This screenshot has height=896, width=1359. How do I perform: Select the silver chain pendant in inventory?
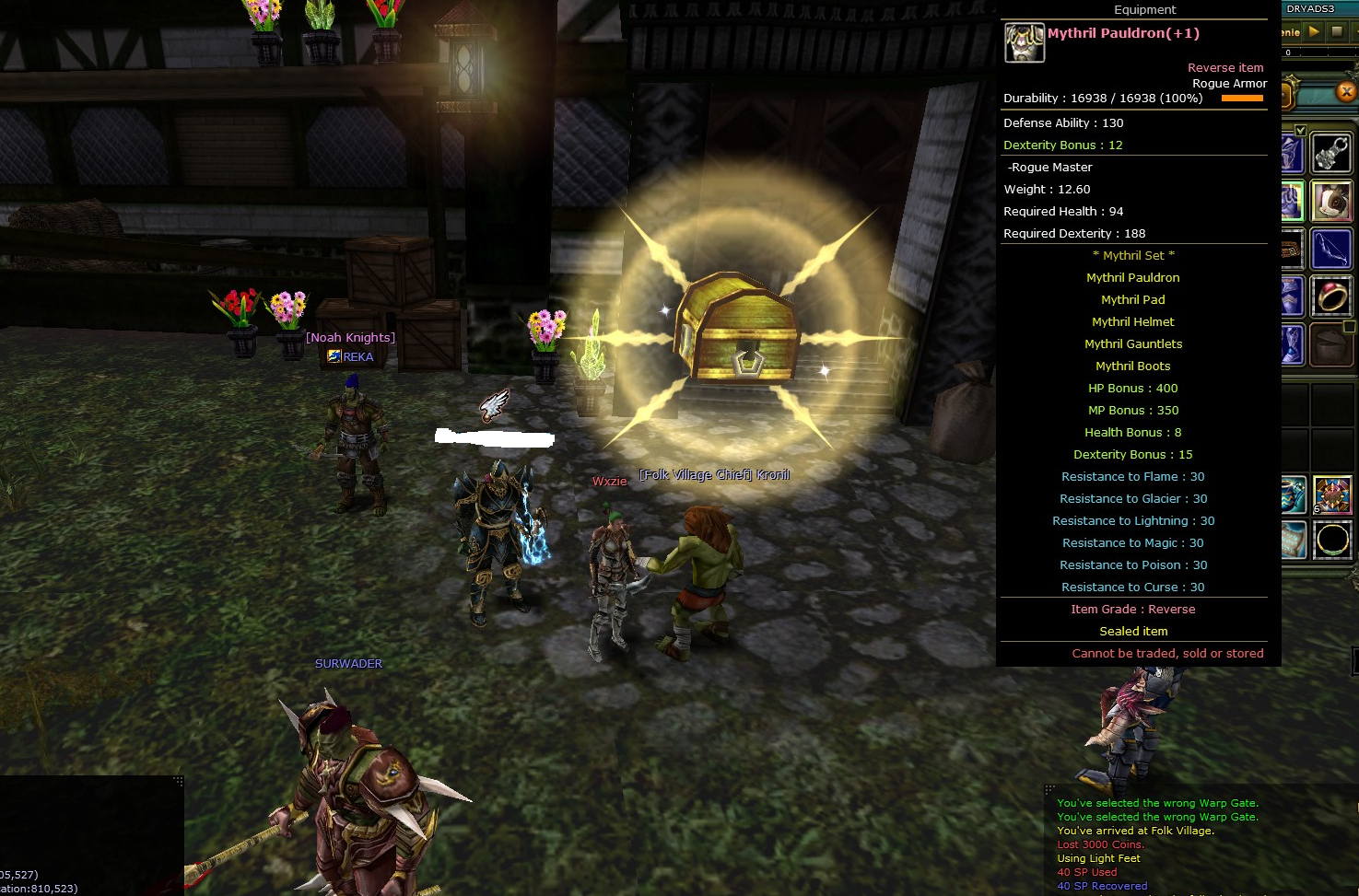[x=1330, y=151]
